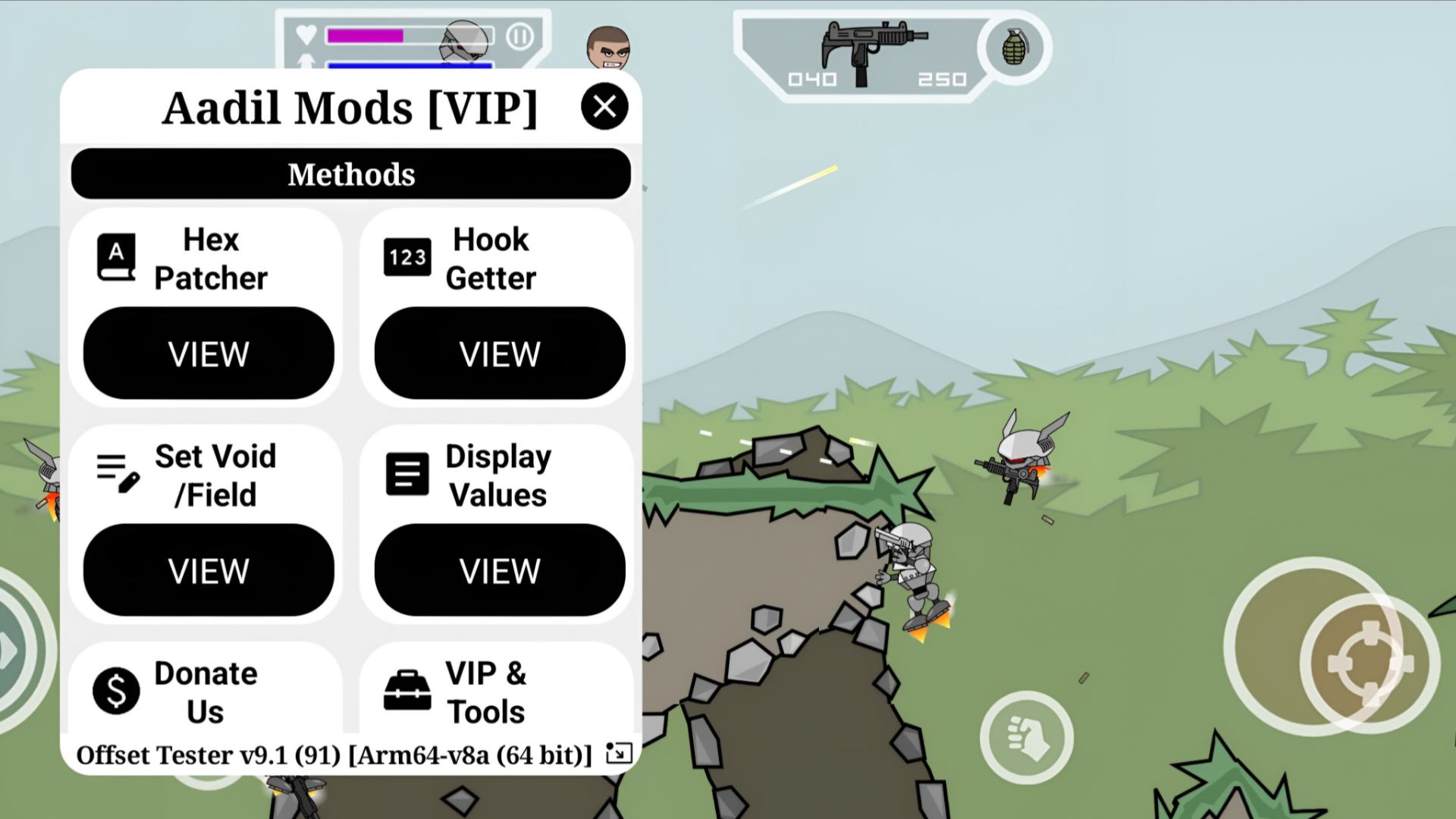
Task: Click the Methods header bar
Action: click(x=350, y=174)
